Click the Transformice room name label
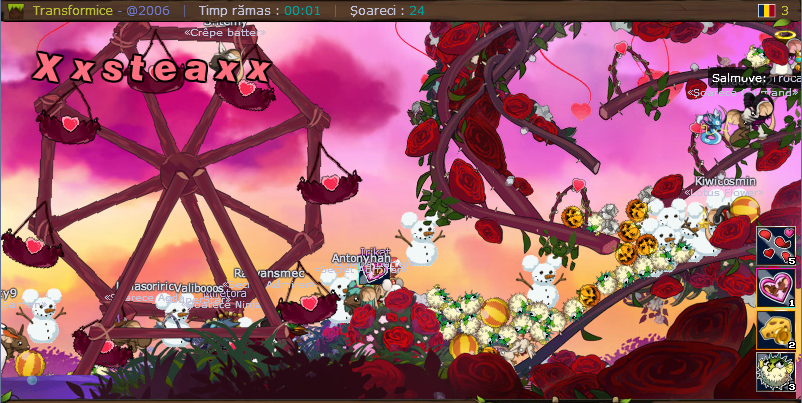The width and height of the screenshot is (802, 403). tap(73, 10)
